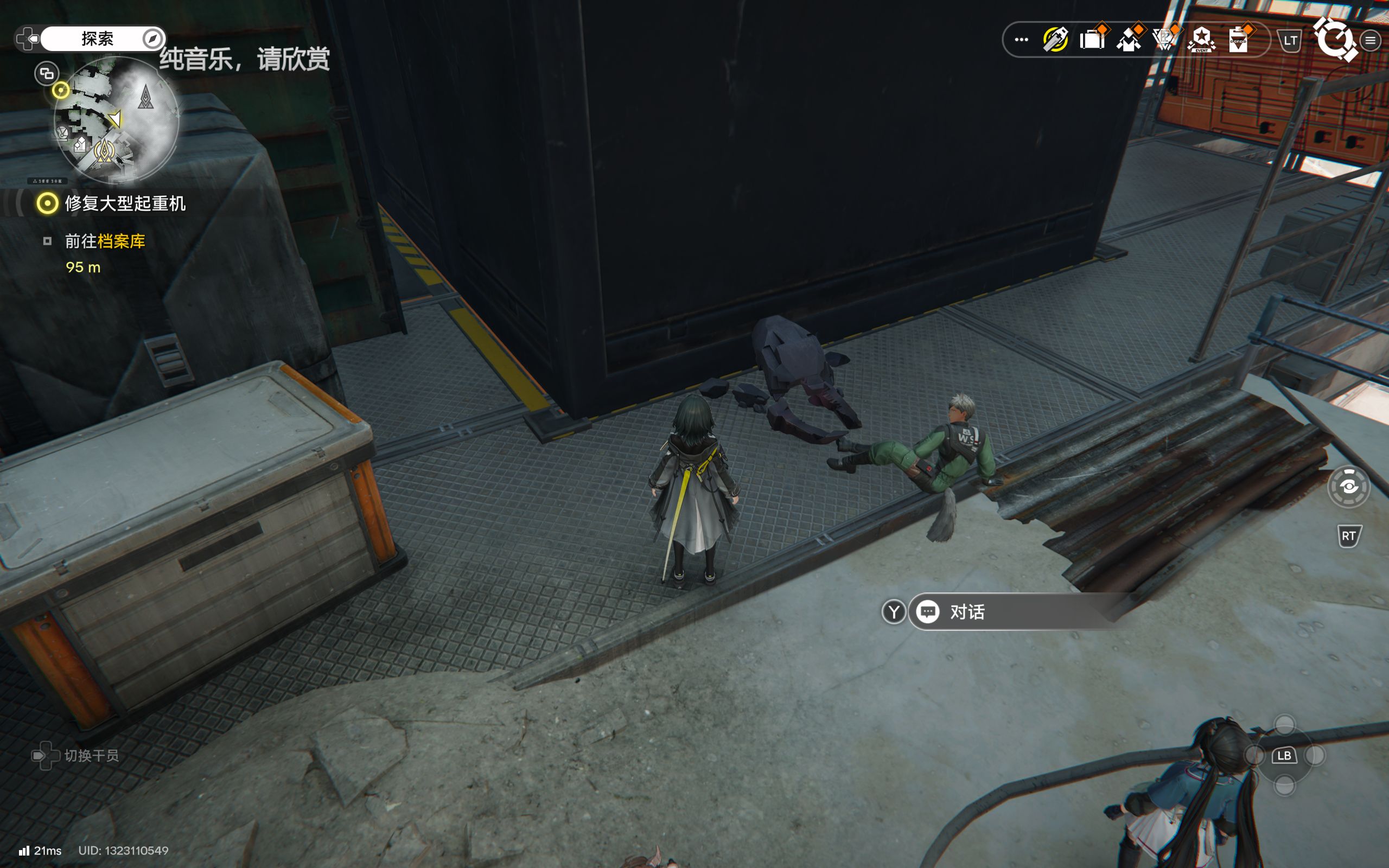
Task: Open the yellow-ringed weapon icon
Action: [x=1055, y=40]
